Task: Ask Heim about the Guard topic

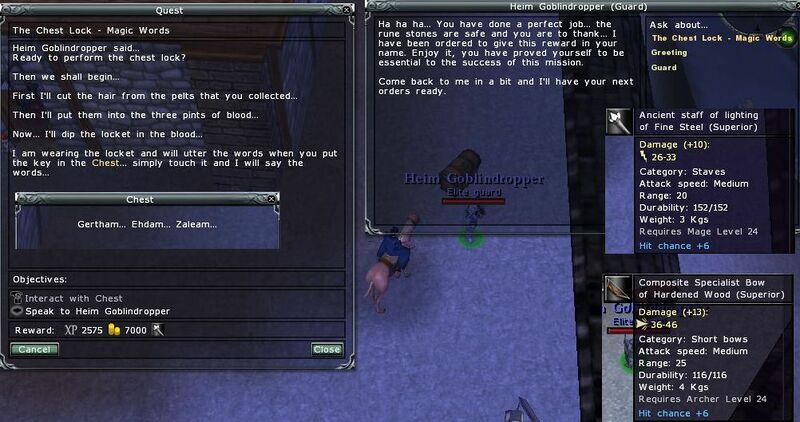Action: [663, 68]
